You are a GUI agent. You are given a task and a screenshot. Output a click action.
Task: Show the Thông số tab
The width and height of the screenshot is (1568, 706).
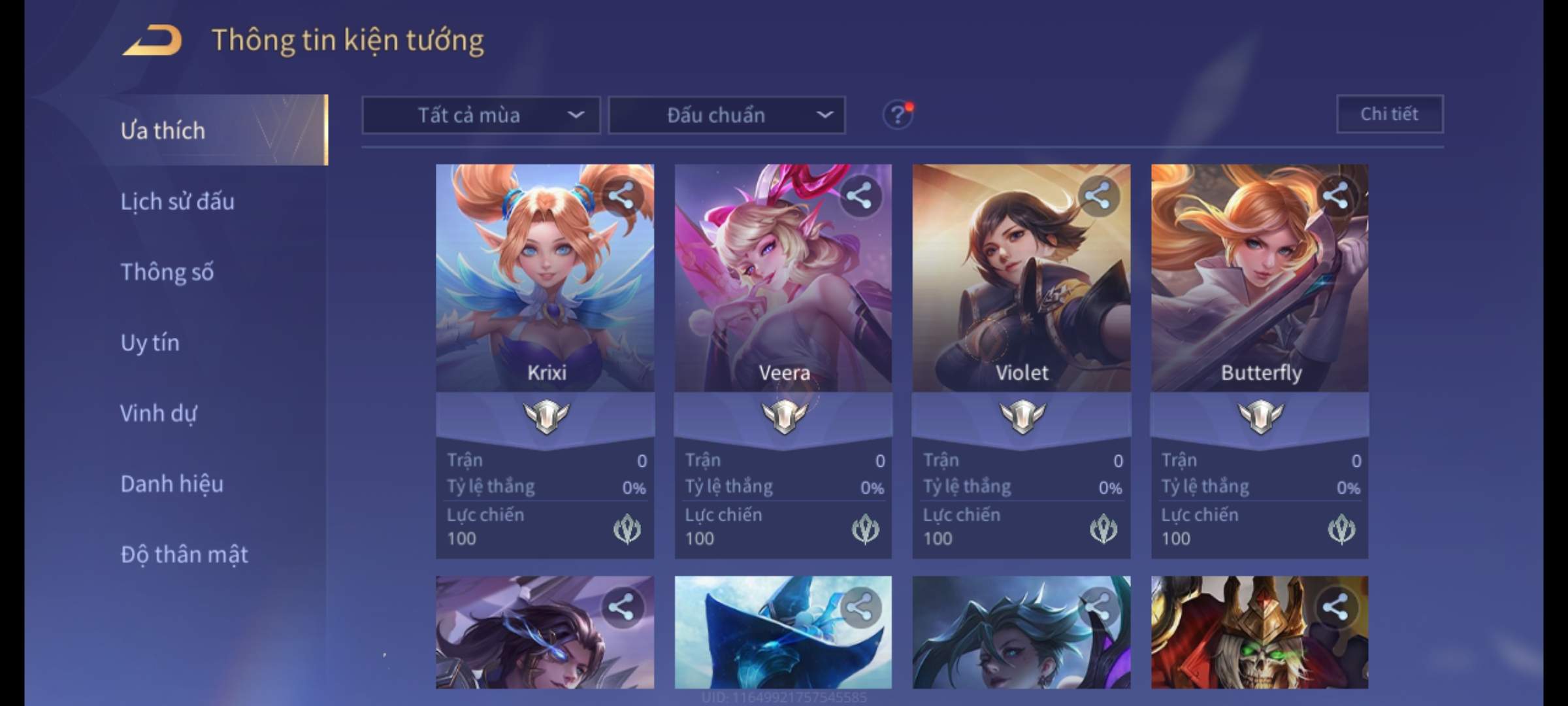[167, 272]
